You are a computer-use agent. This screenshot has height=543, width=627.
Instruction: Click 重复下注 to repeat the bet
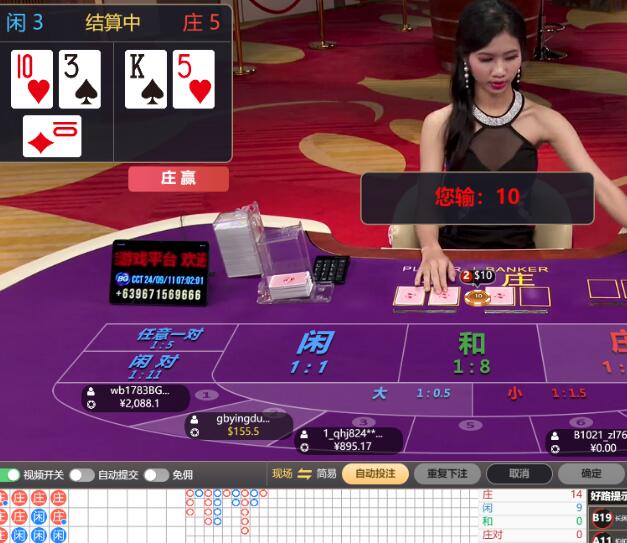click(x=447, y=474)
